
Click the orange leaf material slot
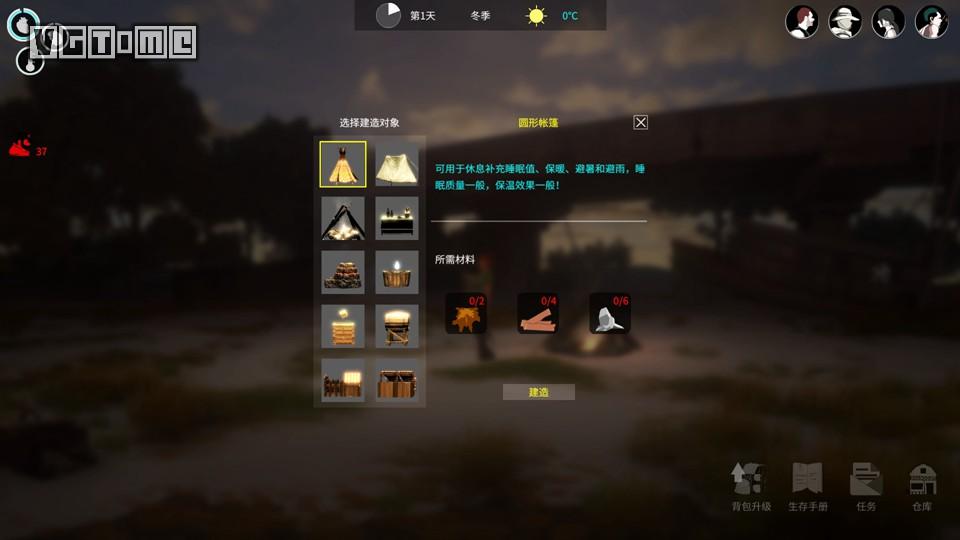click(466, 313)
